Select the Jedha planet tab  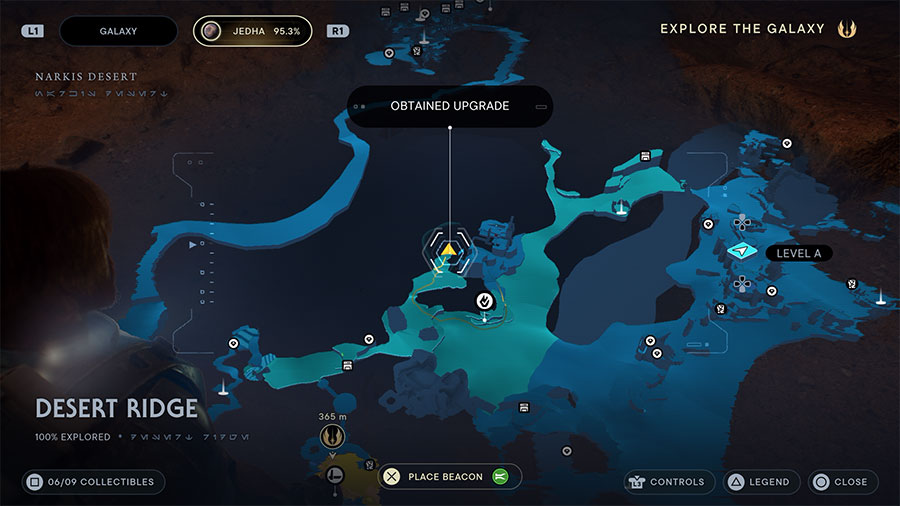(x=252, y=31)
